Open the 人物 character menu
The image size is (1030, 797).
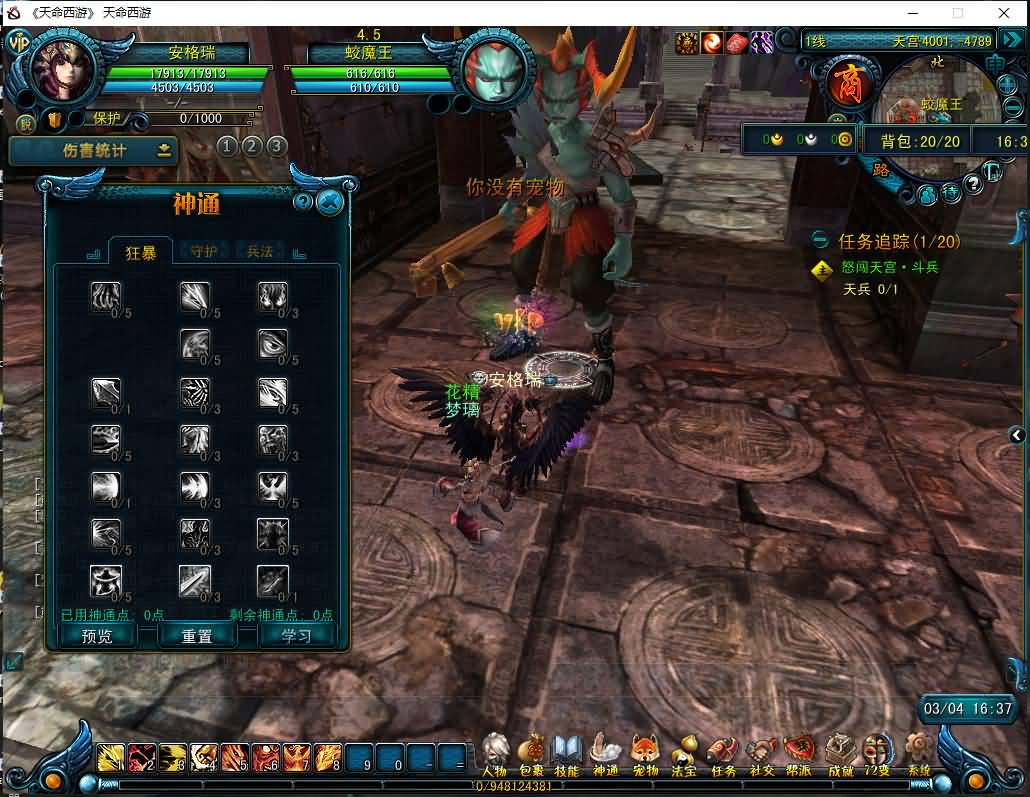pos(495,753)
